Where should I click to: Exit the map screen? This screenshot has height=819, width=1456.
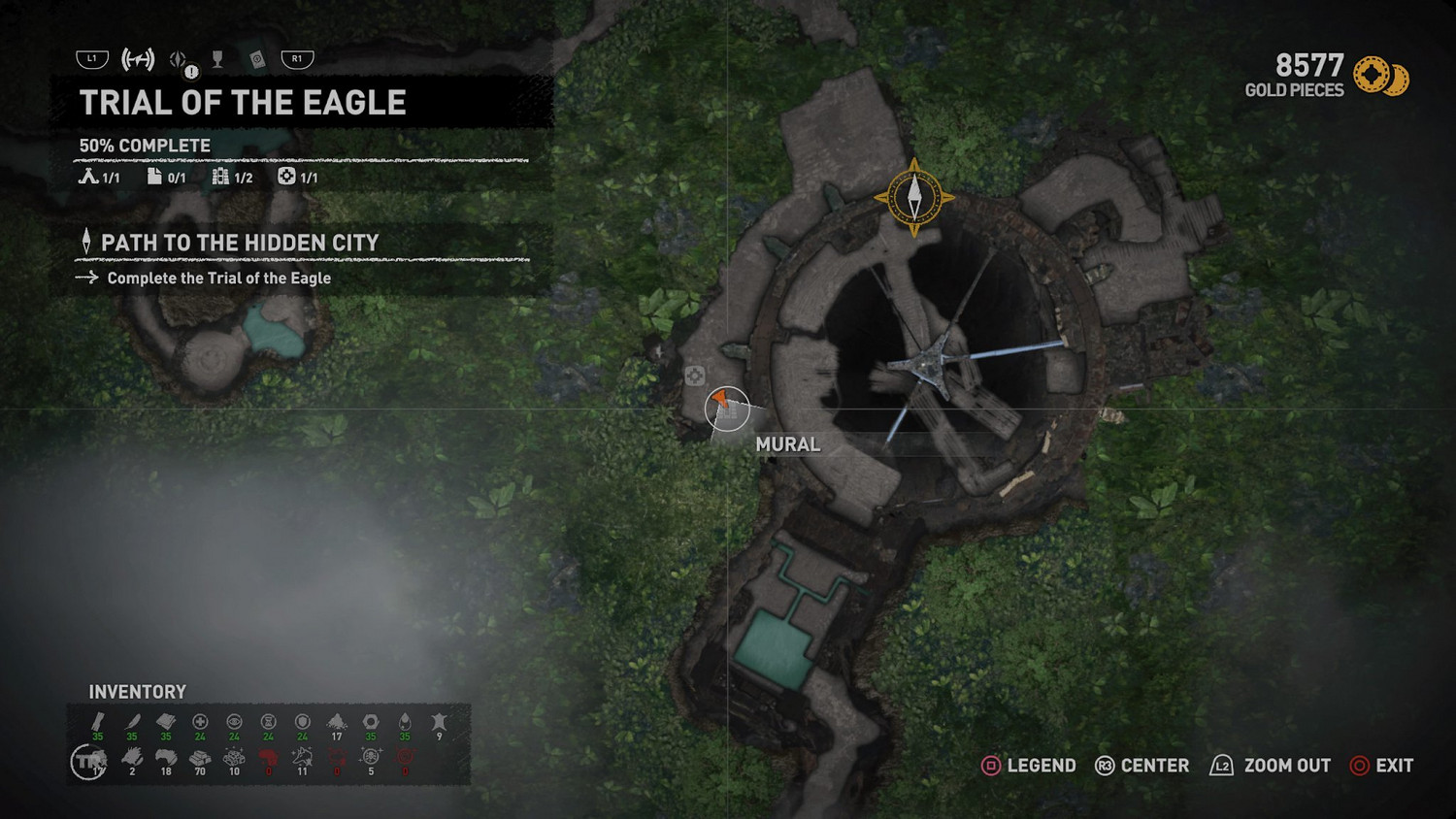[x=1381, y=766]
